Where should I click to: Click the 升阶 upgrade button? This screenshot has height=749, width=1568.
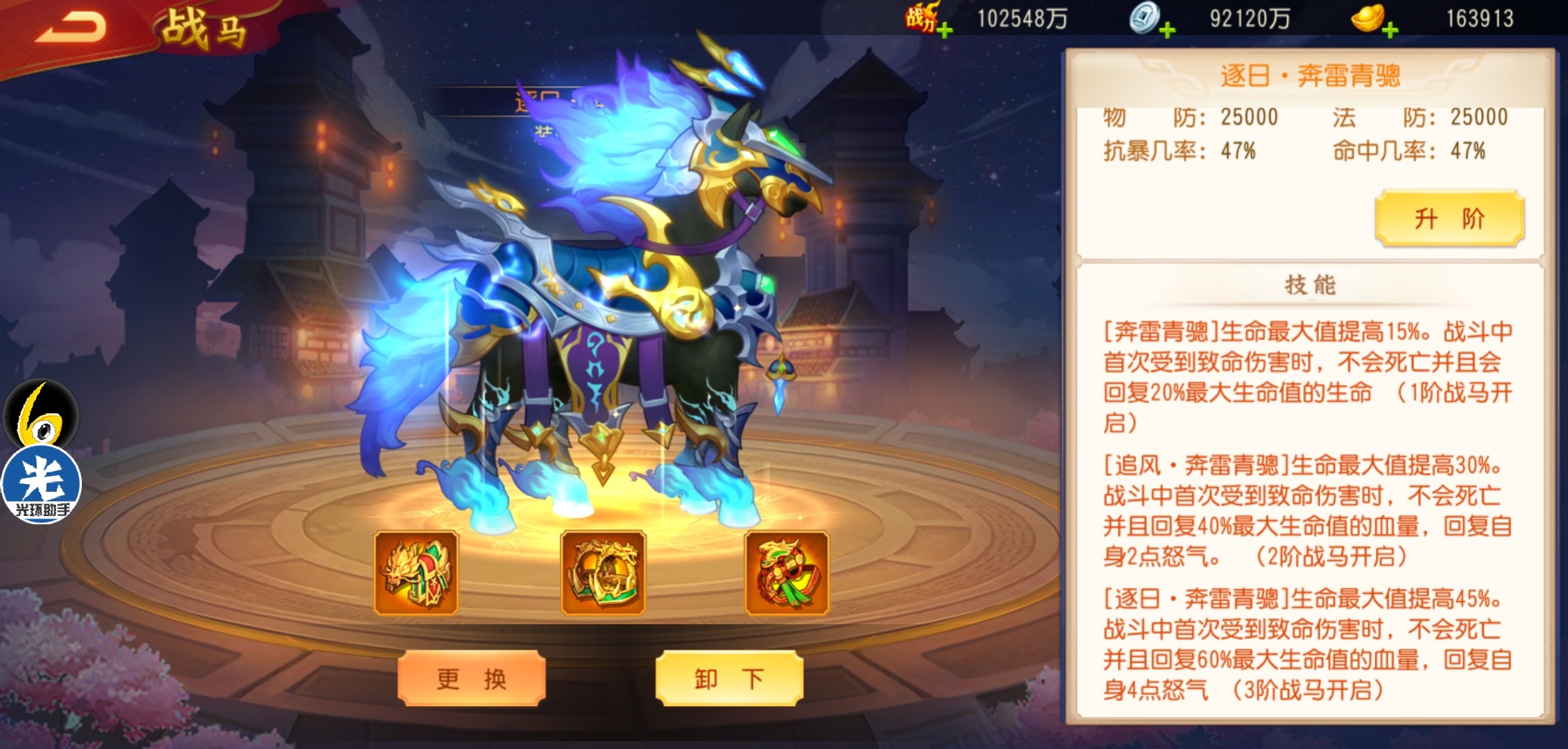point(1449,218)
